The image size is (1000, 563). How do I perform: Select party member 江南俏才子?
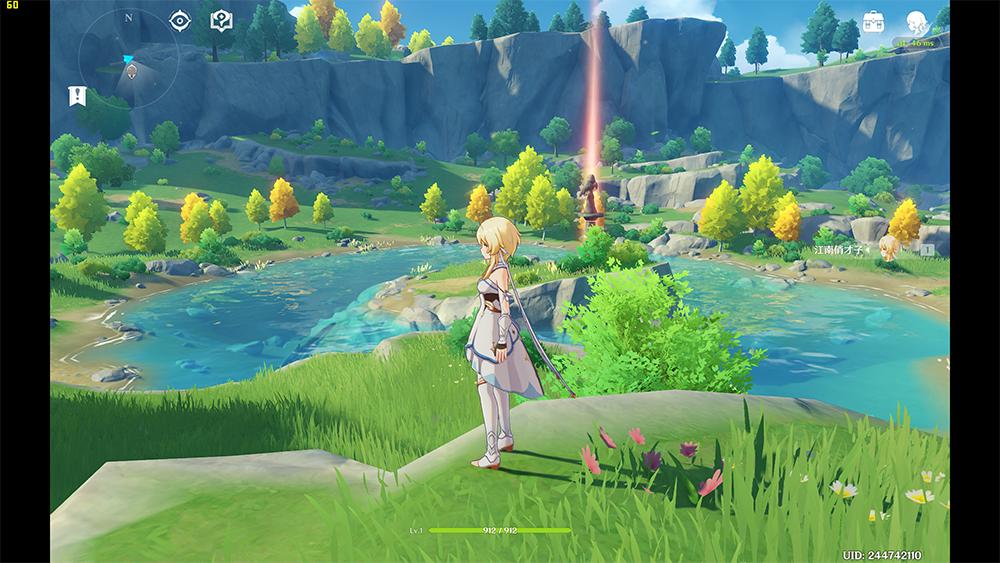click(x=889, y=248)
